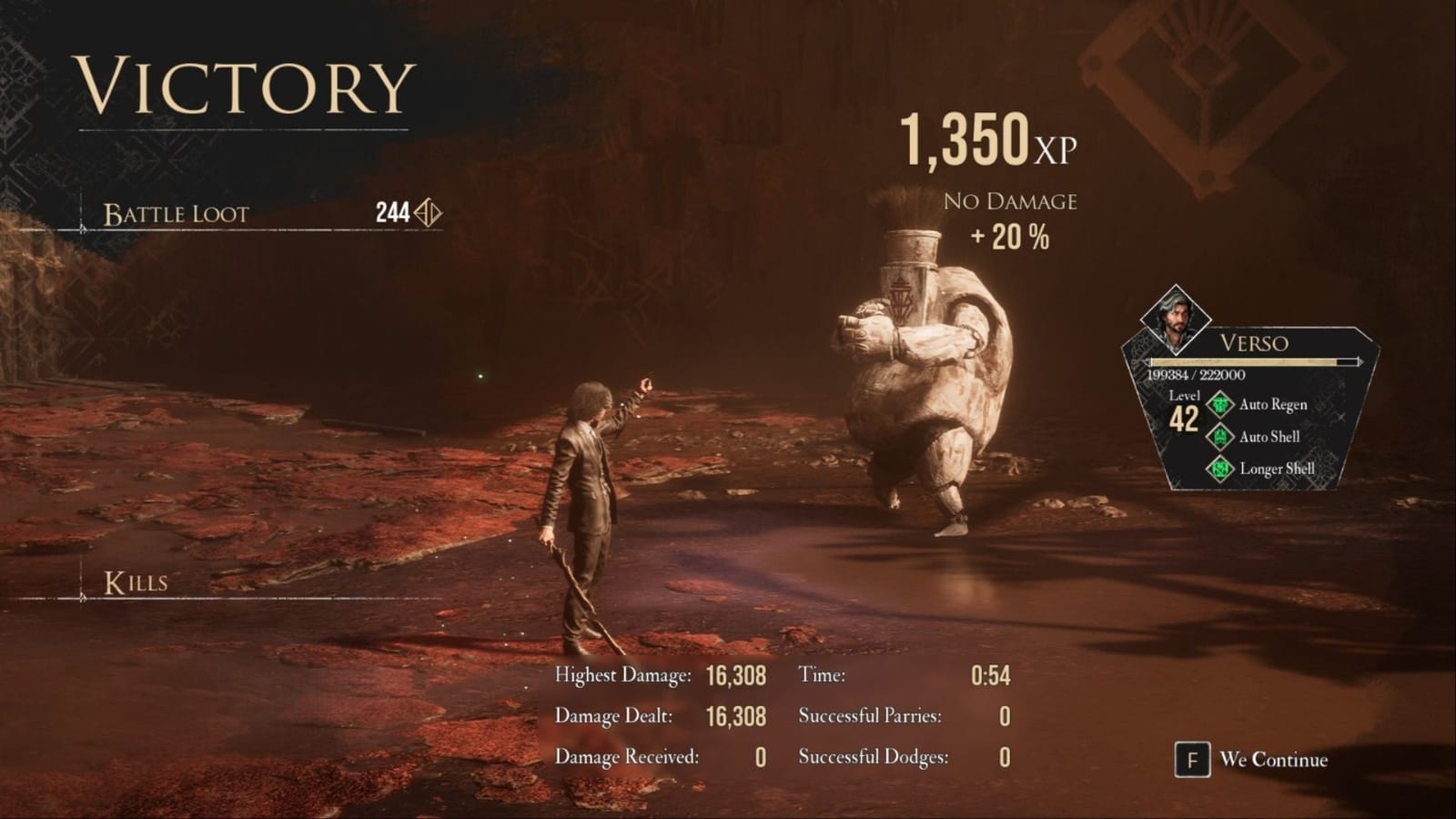Click the guild emblem in the top-right corner
Viewport: 1456px width, 819px height.
pyautogui.click(x=1205, y=82)
